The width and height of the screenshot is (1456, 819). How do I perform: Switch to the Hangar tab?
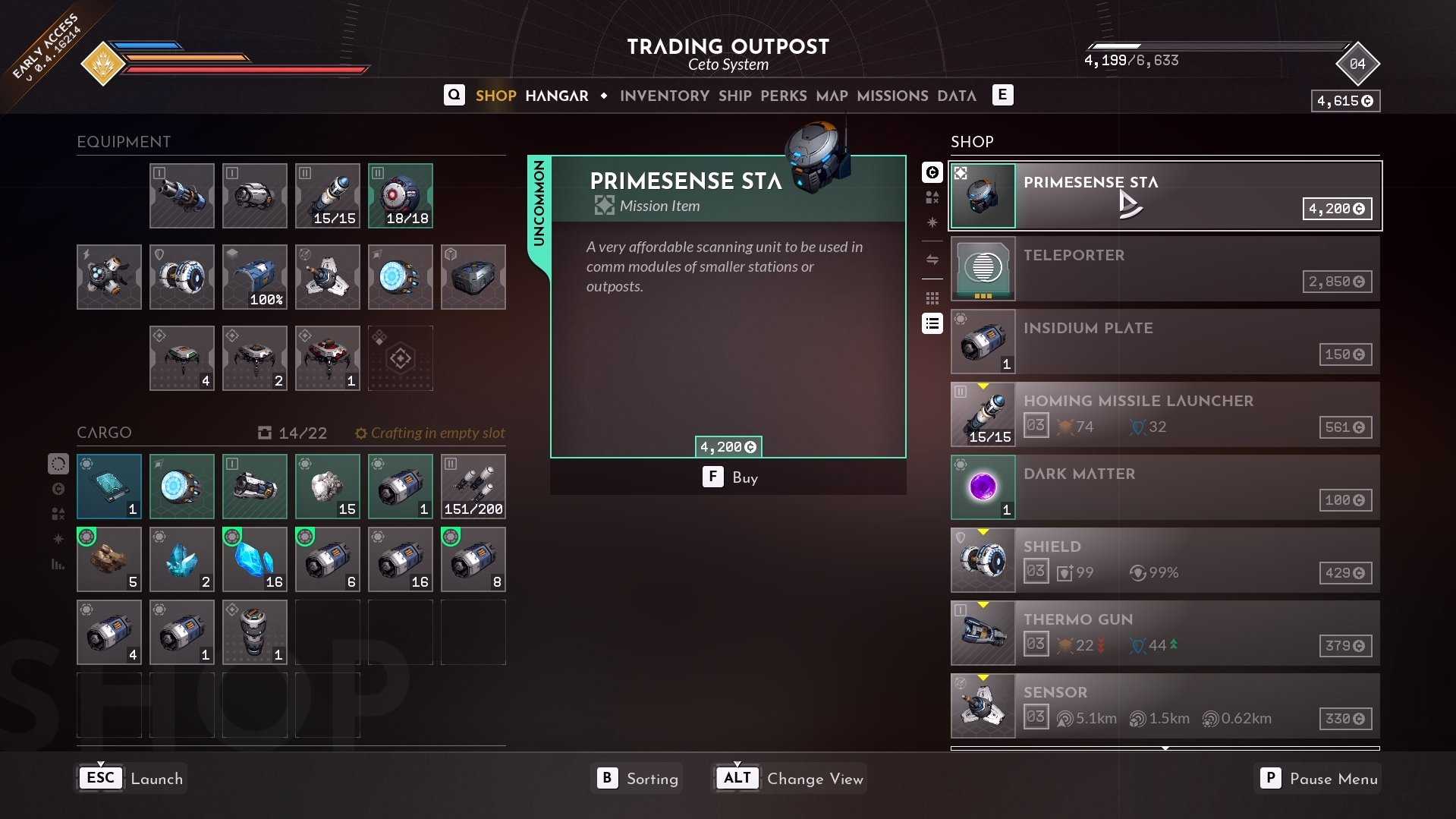tap(556, 96)
